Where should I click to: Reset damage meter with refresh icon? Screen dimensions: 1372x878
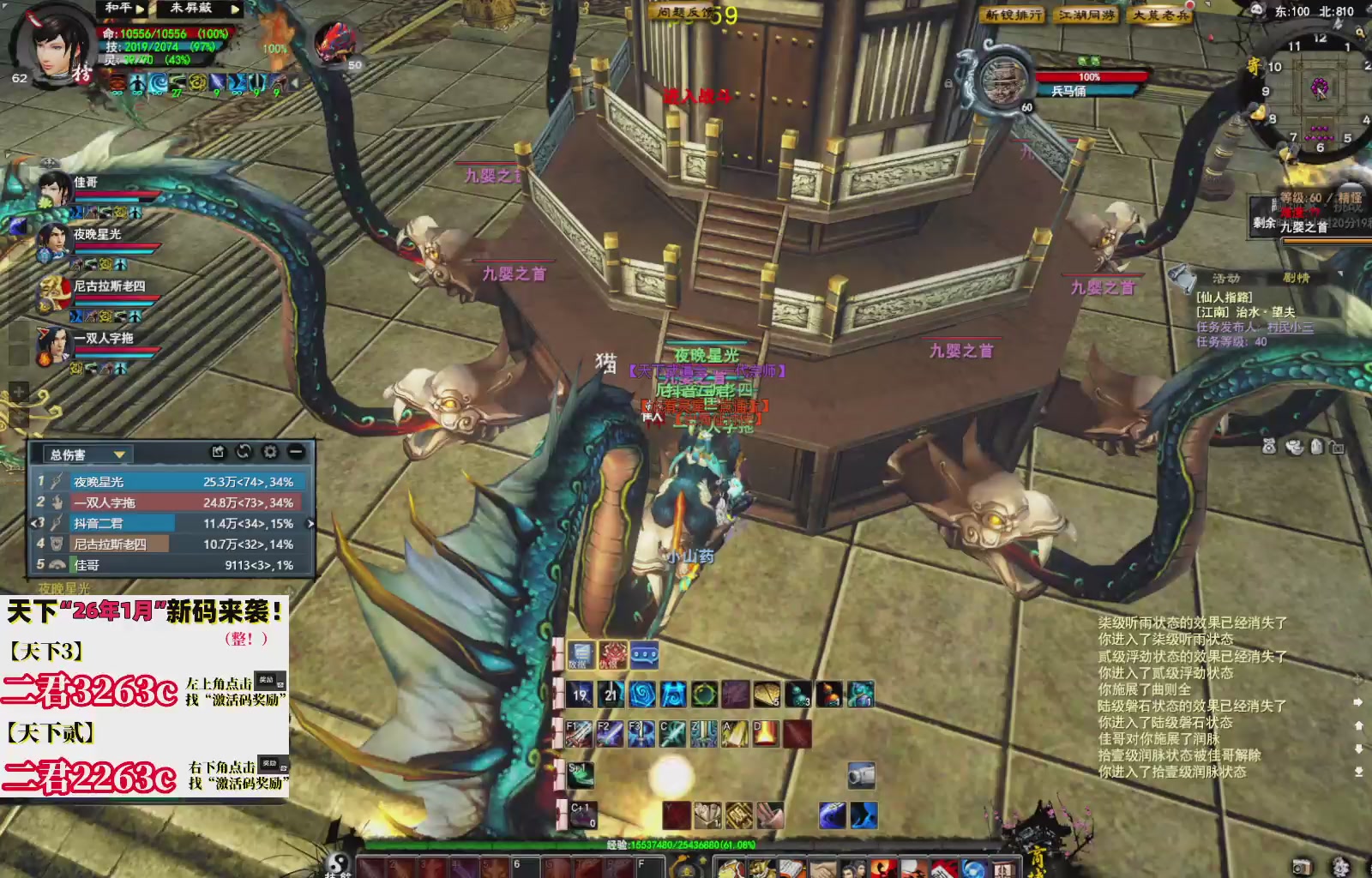point(244,452)
